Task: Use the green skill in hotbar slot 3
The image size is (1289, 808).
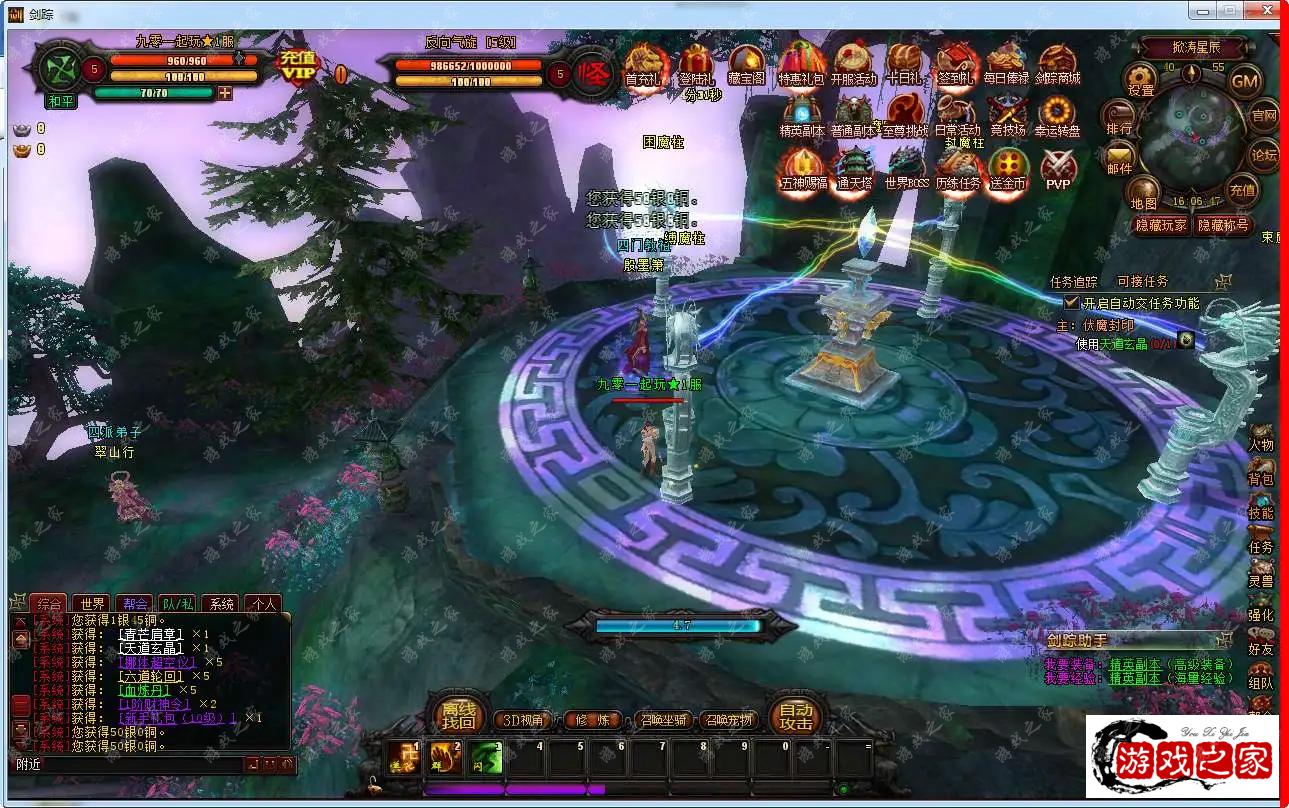Action: [x=487, y=757]
